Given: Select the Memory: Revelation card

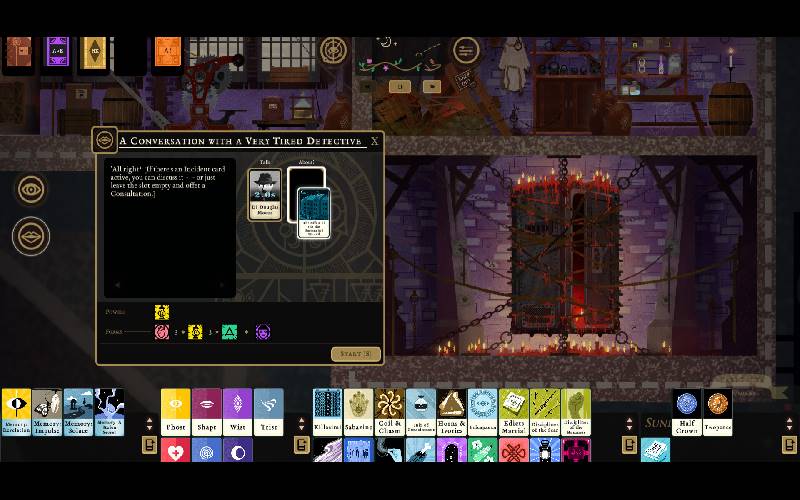Looking at the screenshot, I should 16,412.
